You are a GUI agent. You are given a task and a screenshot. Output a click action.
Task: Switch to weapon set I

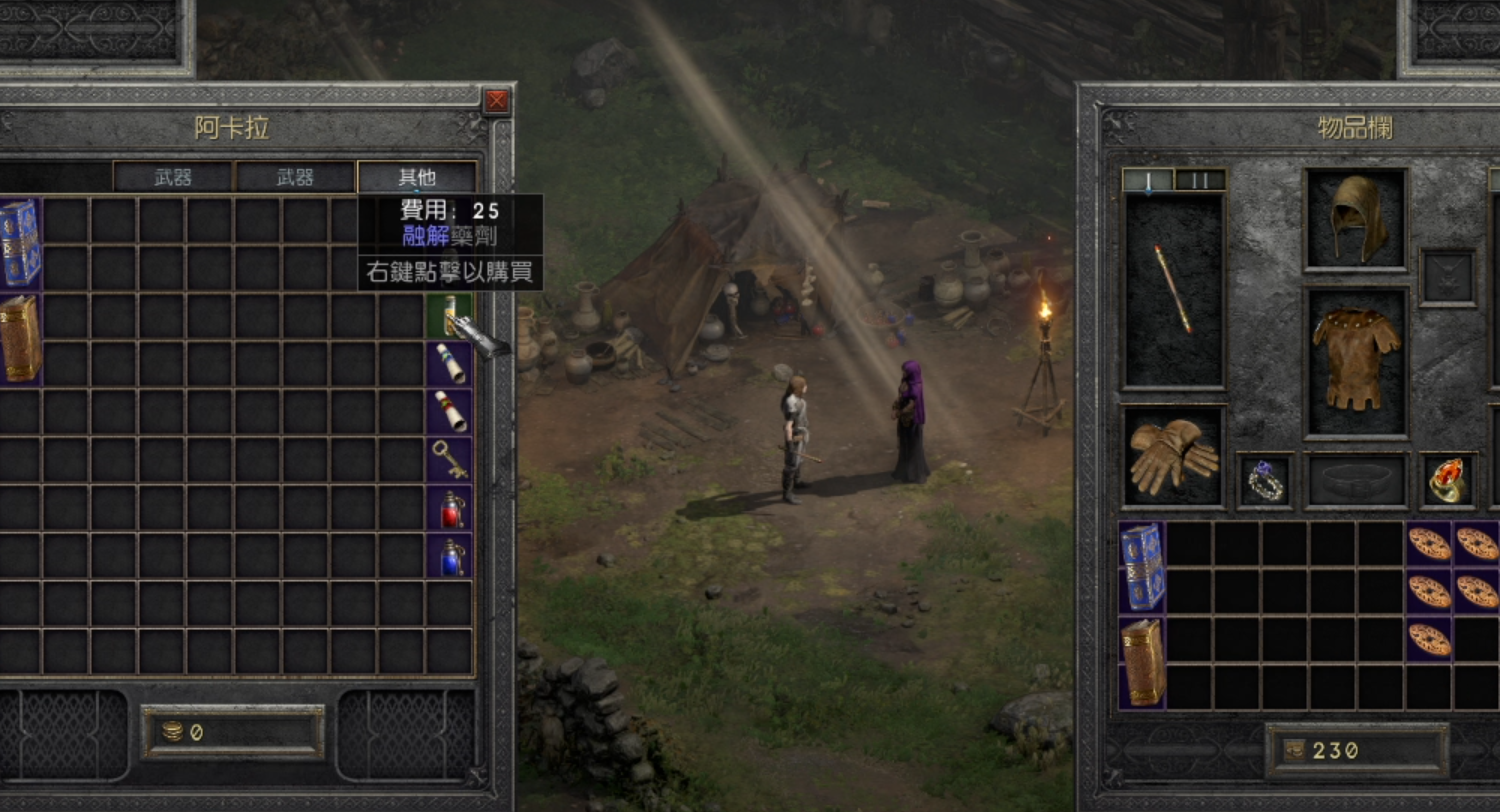[1147, 180]
